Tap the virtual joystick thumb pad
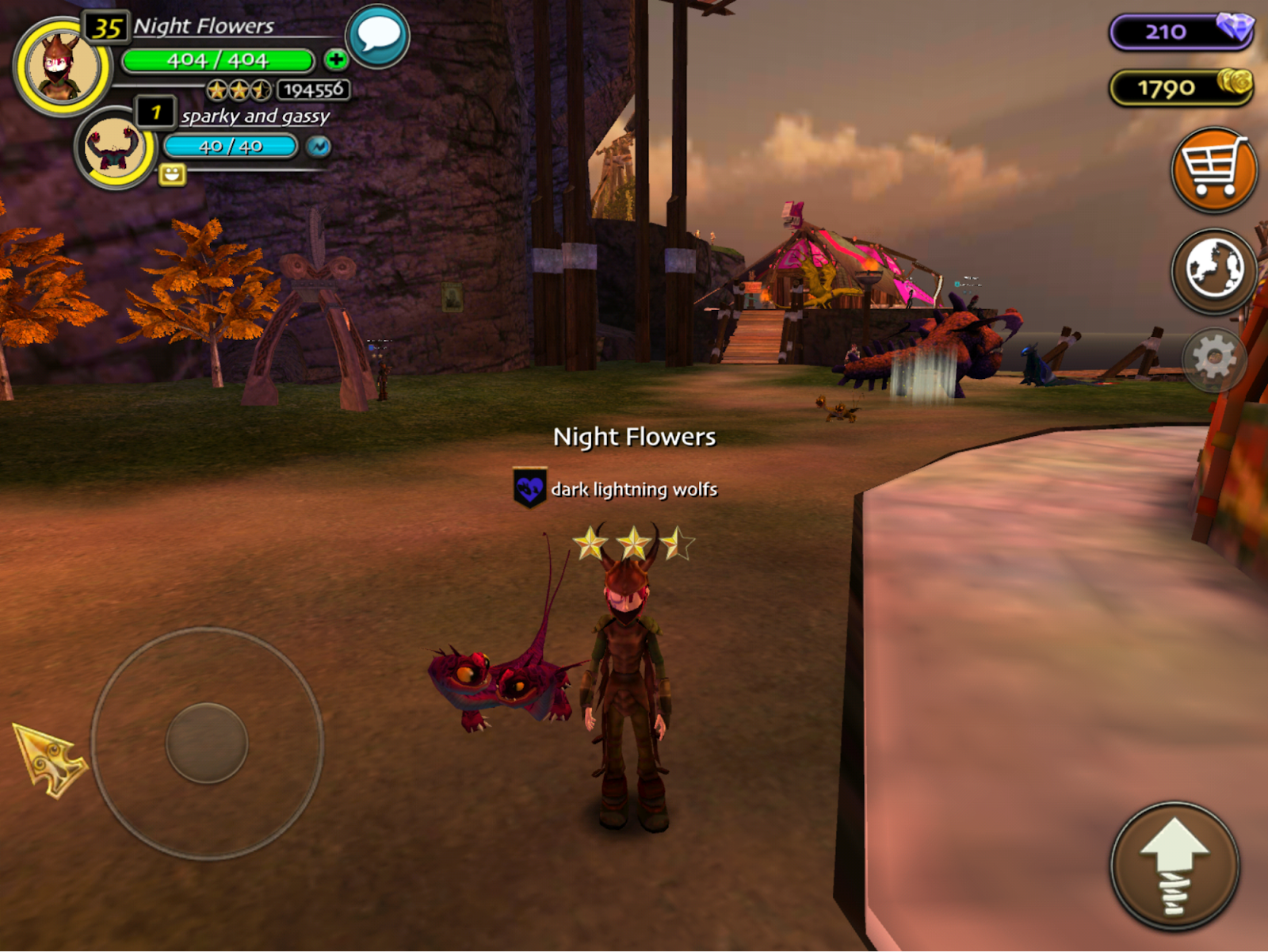The height and width of the screenshot is (952, 1268). coord(207,743)
